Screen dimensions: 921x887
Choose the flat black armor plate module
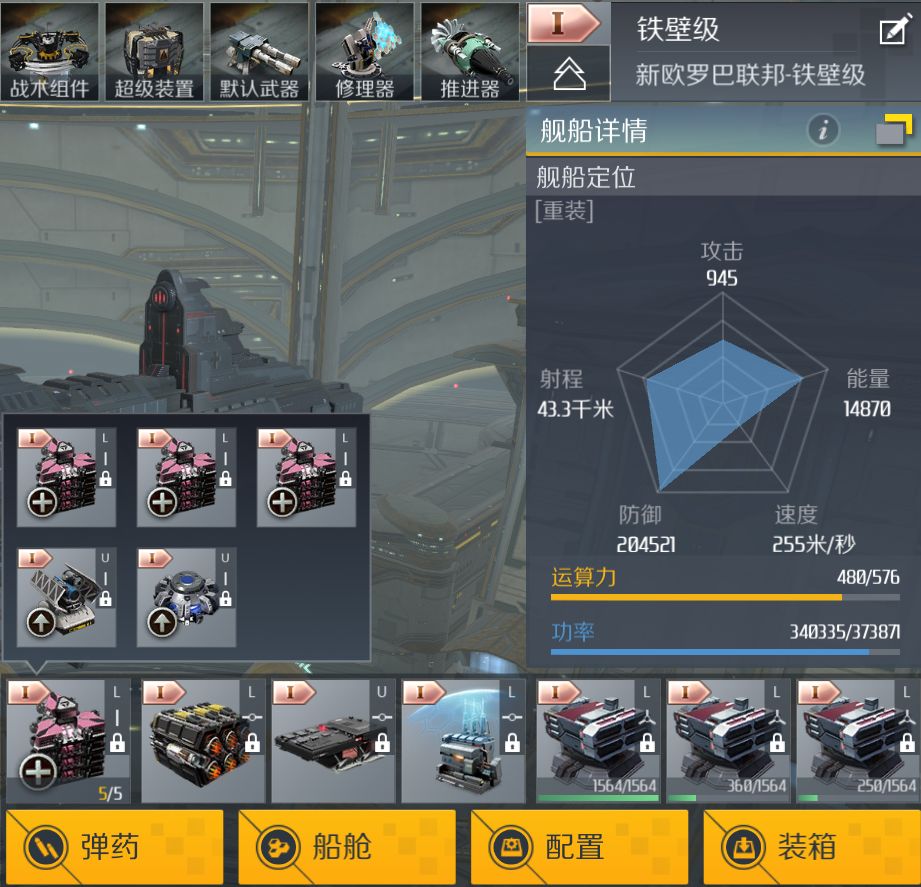[329, 741]
